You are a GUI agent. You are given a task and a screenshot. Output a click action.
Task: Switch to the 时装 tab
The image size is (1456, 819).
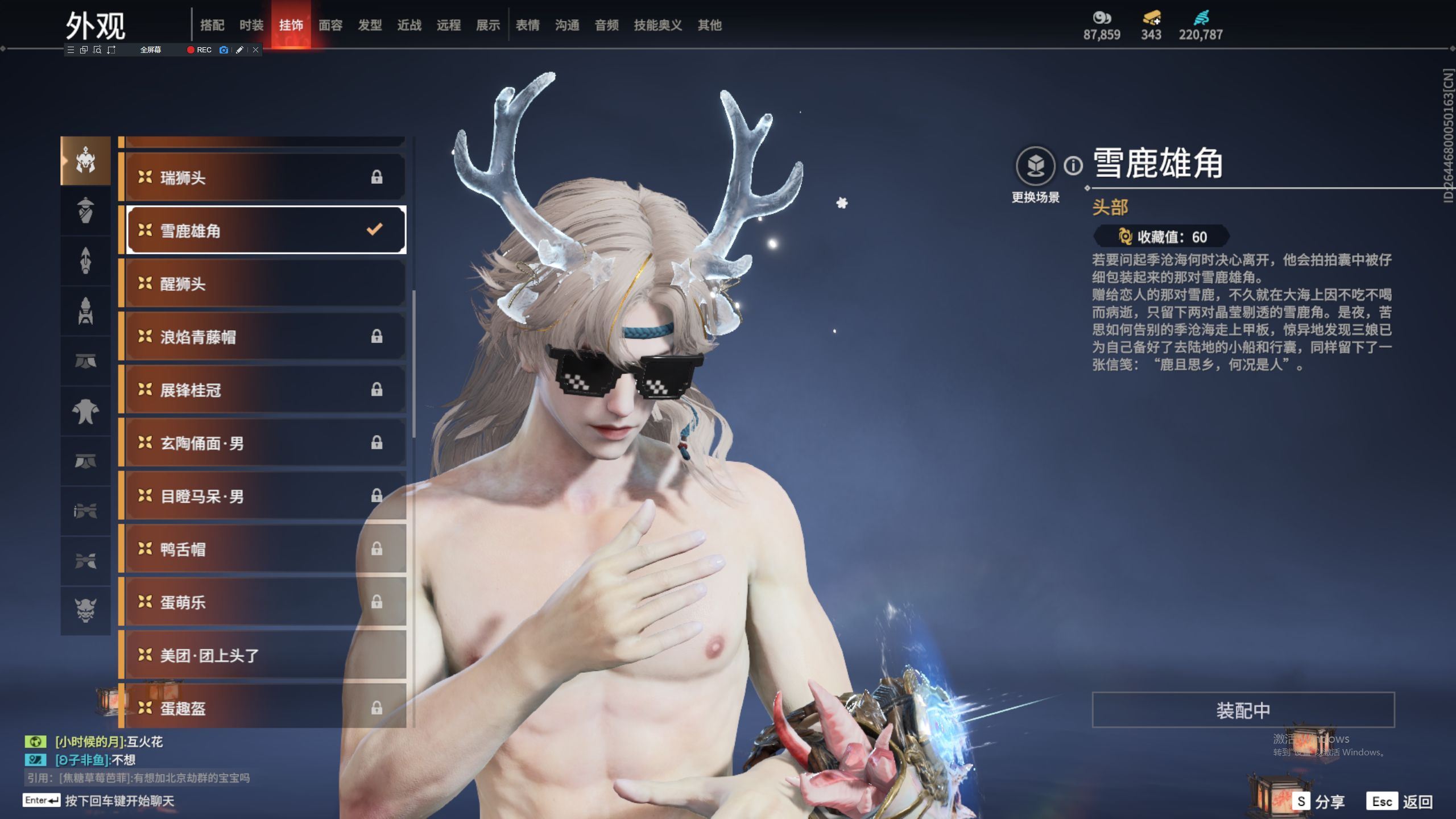pyautogui.click(x=251, y=25)
